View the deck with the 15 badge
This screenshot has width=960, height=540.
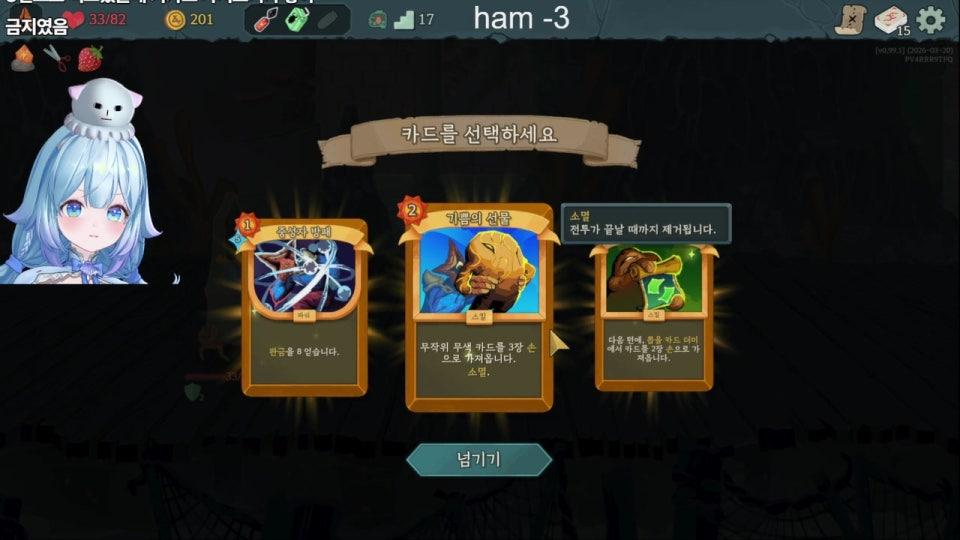tap(890, 19)
